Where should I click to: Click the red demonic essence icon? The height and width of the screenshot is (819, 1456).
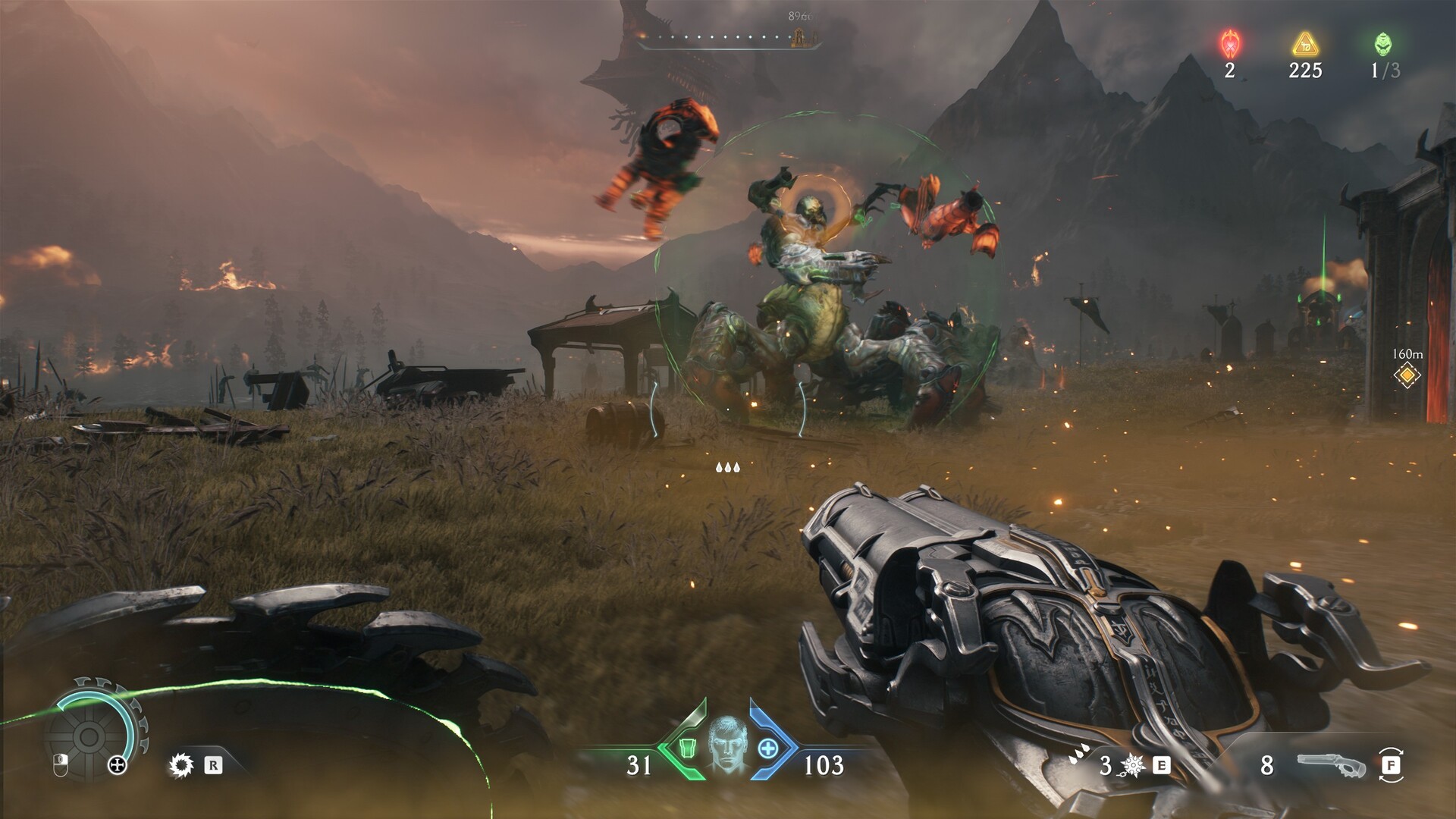1229,44
